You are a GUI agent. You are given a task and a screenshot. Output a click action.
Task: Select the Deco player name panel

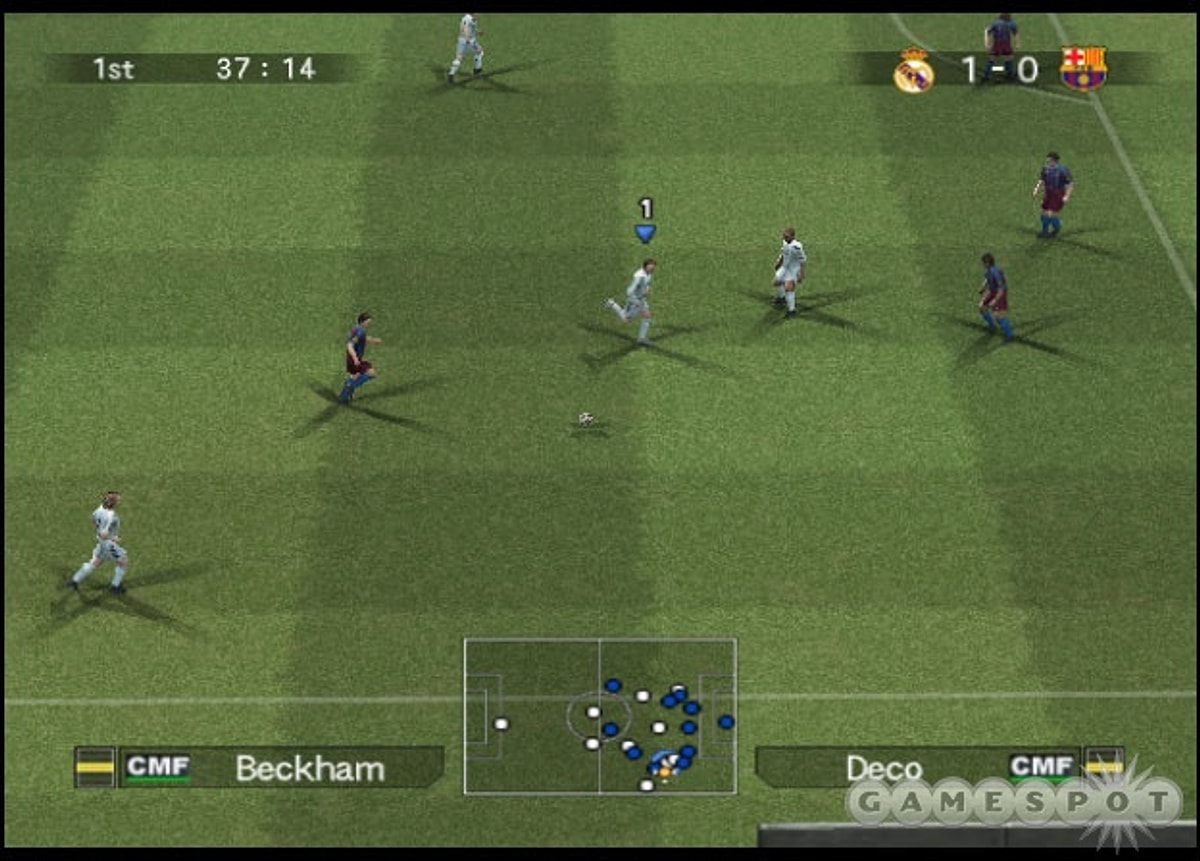point(884,768)
